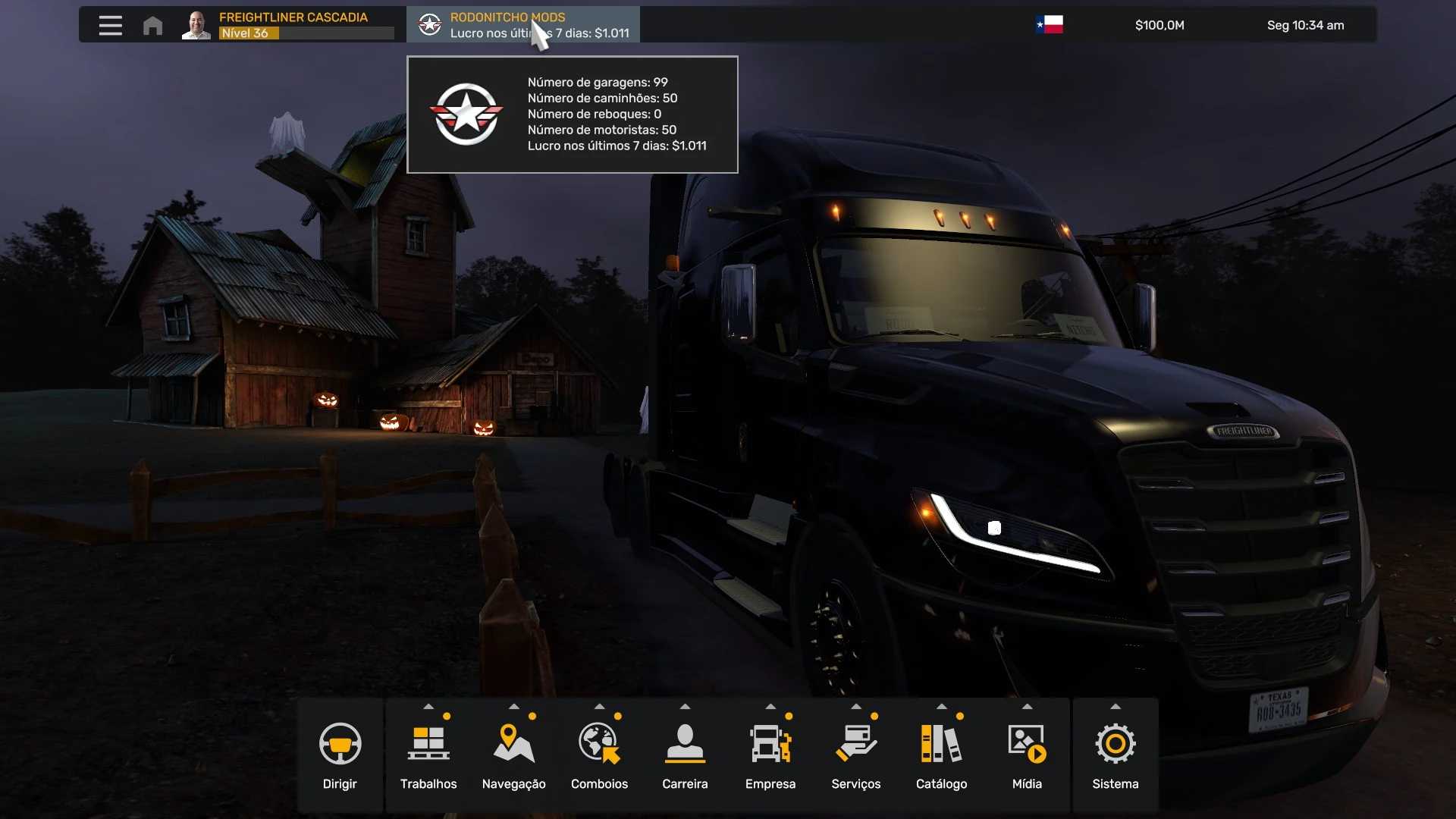Viewport: 1456px width, 819px height.
Task: Open the Trabalhos jobs menu
Action: [428, 755]
